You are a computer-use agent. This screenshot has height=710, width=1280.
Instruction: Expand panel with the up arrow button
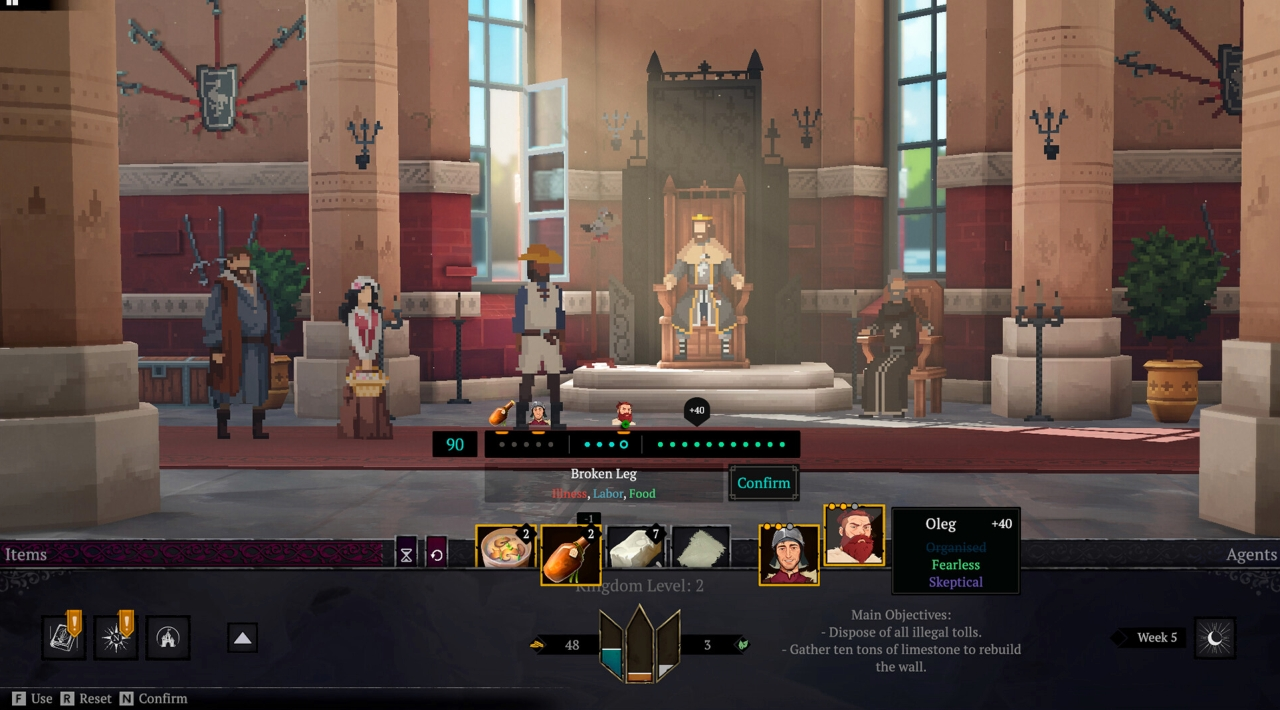pos(243,638)
